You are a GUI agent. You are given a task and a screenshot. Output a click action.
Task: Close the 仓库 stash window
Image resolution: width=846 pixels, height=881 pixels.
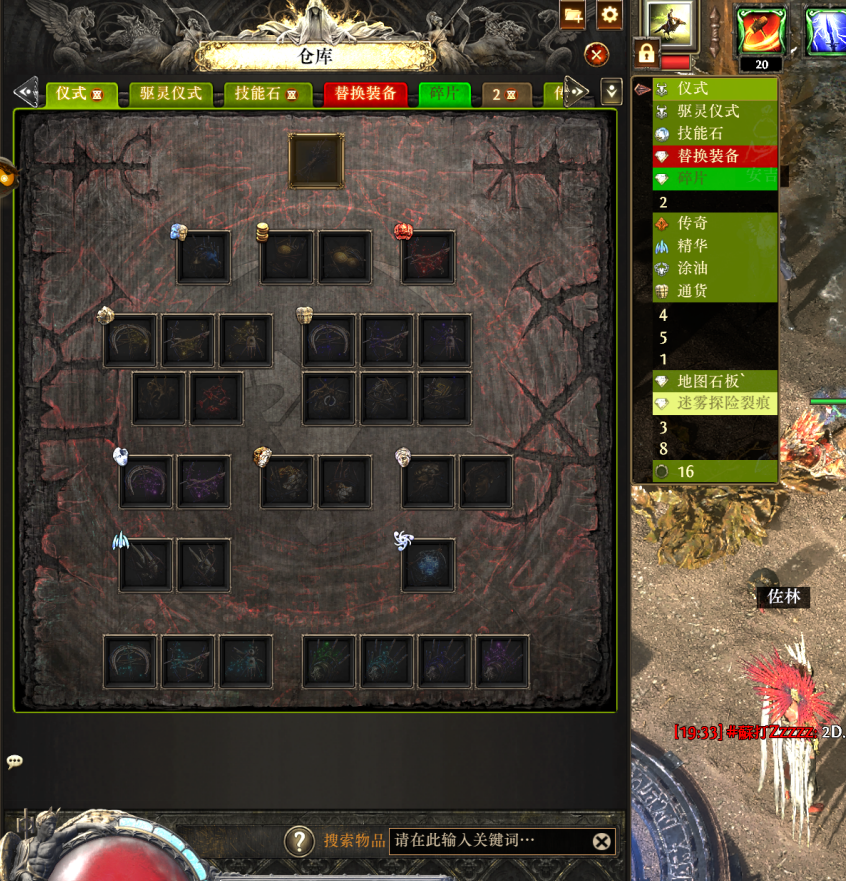(x=597, y=55)
